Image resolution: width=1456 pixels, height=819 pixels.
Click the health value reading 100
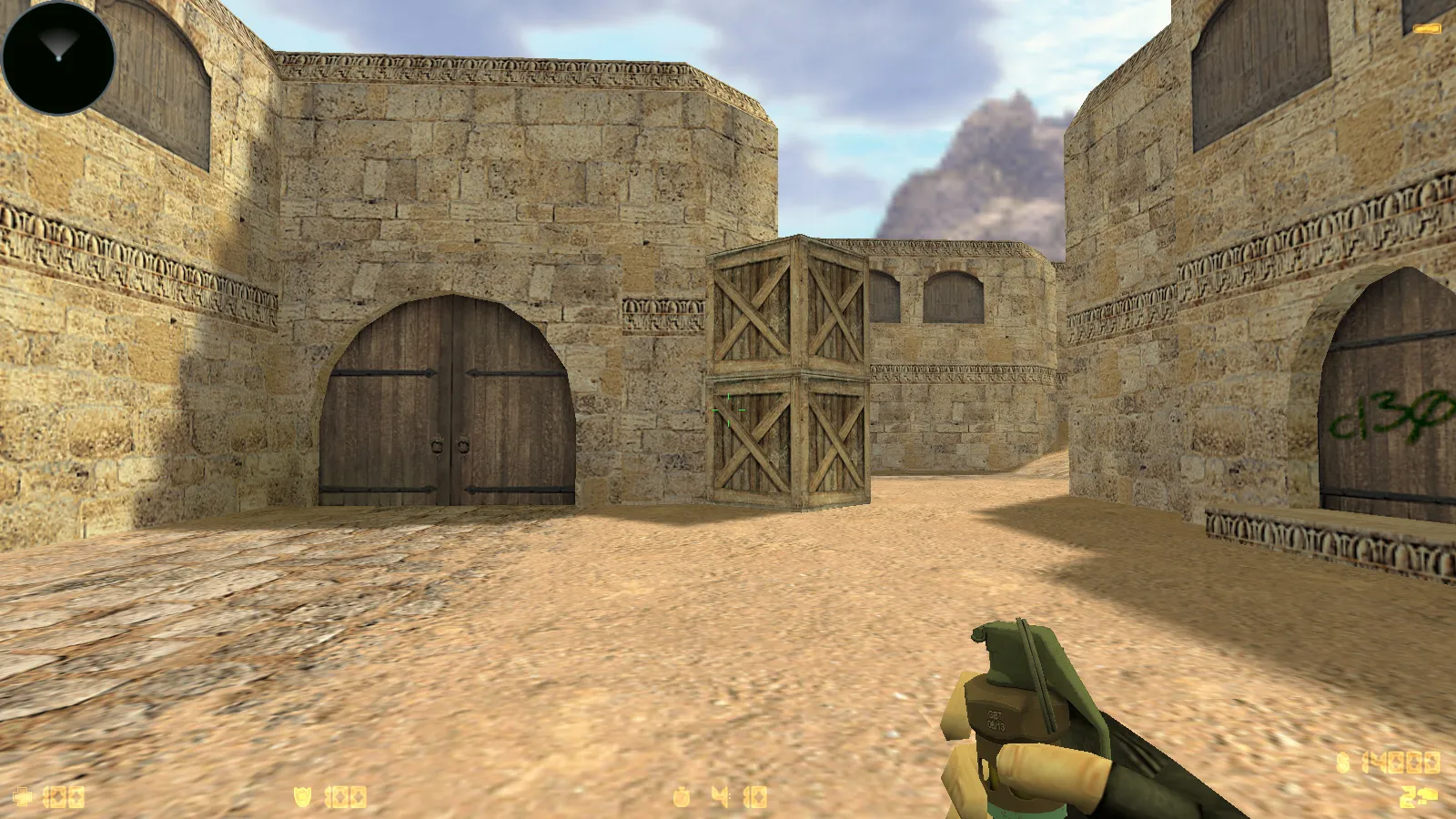point(62,794)
